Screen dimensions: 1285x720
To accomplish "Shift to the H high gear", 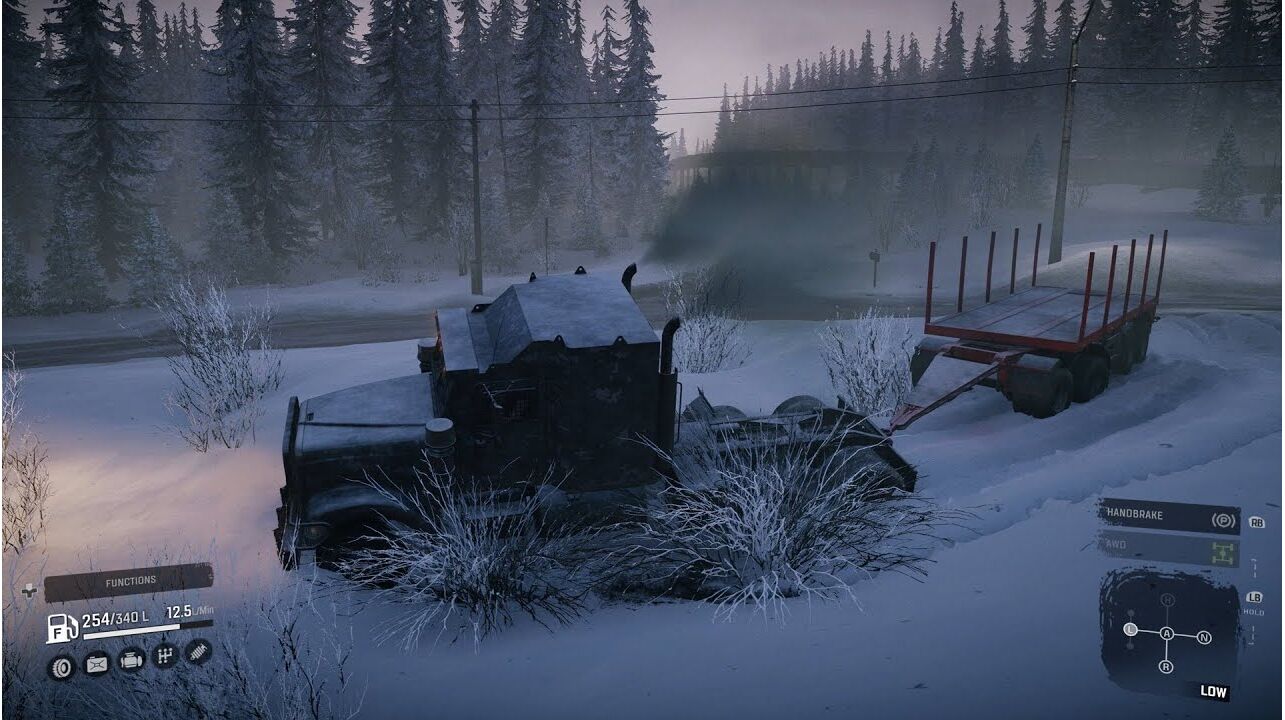I will point(1167,600).
